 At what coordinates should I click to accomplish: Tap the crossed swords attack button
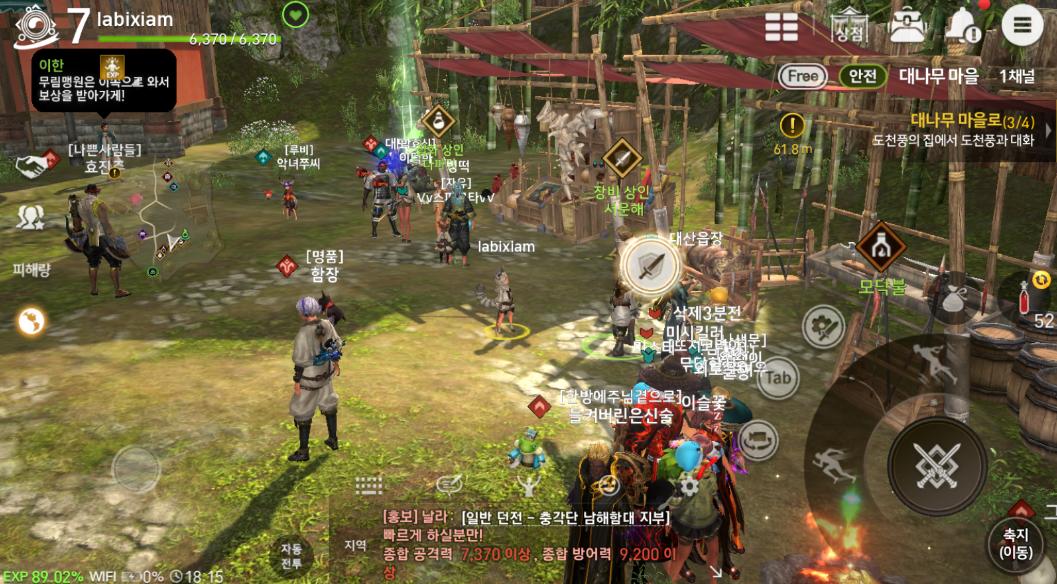tap(937, 465)
